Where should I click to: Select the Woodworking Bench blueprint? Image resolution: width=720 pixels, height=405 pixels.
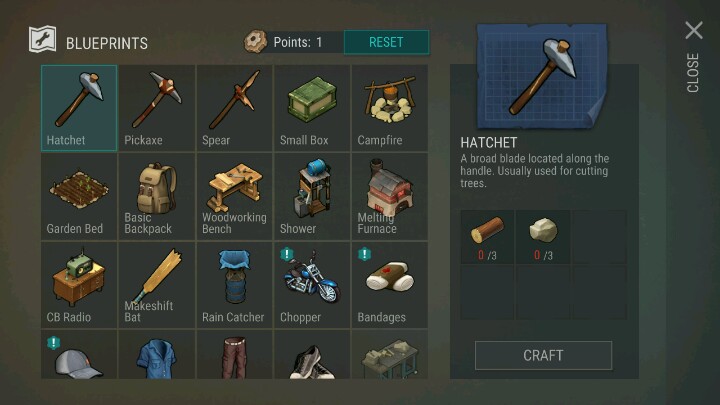tap(235, 195)
